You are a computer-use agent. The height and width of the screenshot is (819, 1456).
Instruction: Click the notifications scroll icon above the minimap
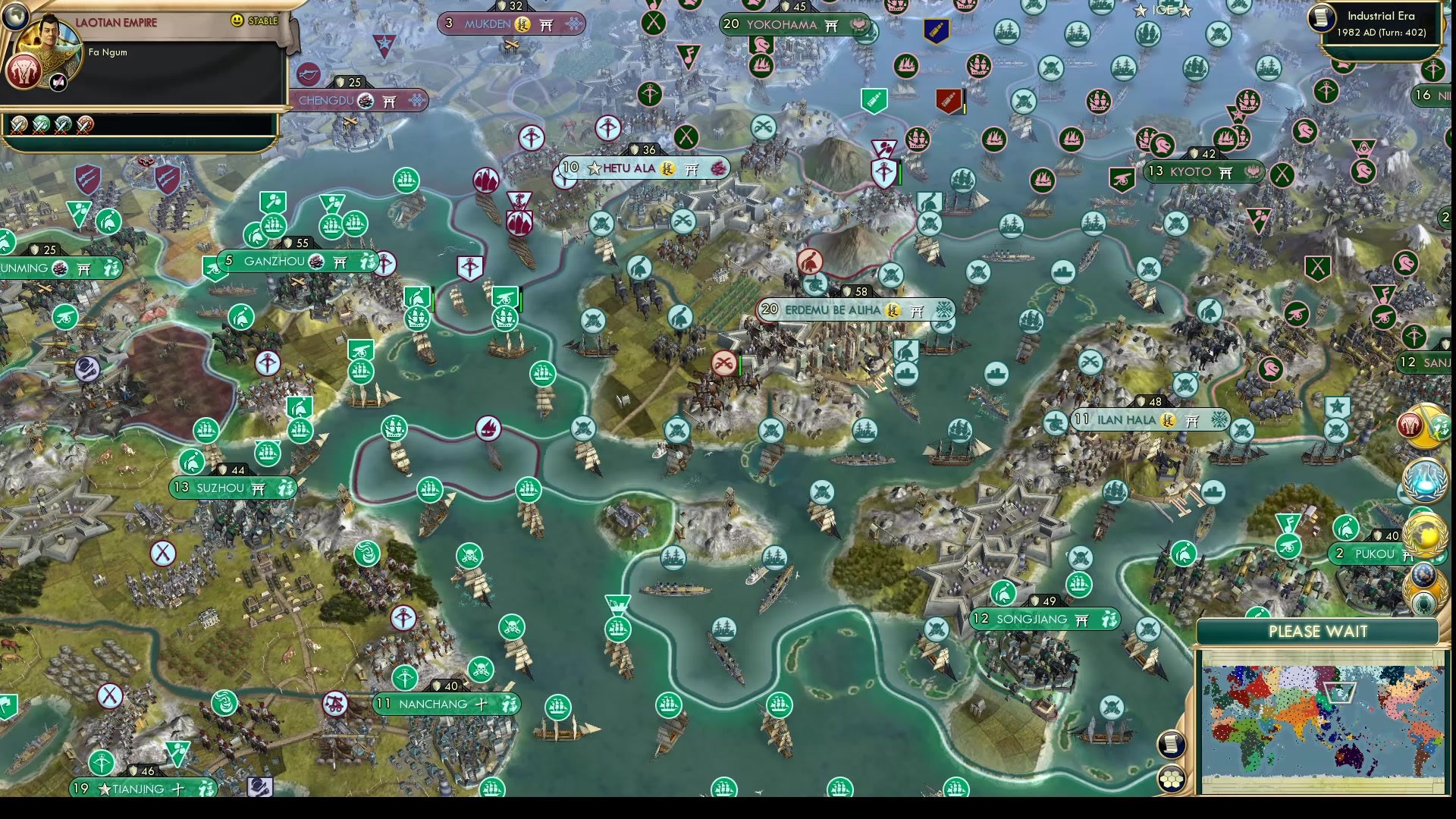[x=1170, y=743]
